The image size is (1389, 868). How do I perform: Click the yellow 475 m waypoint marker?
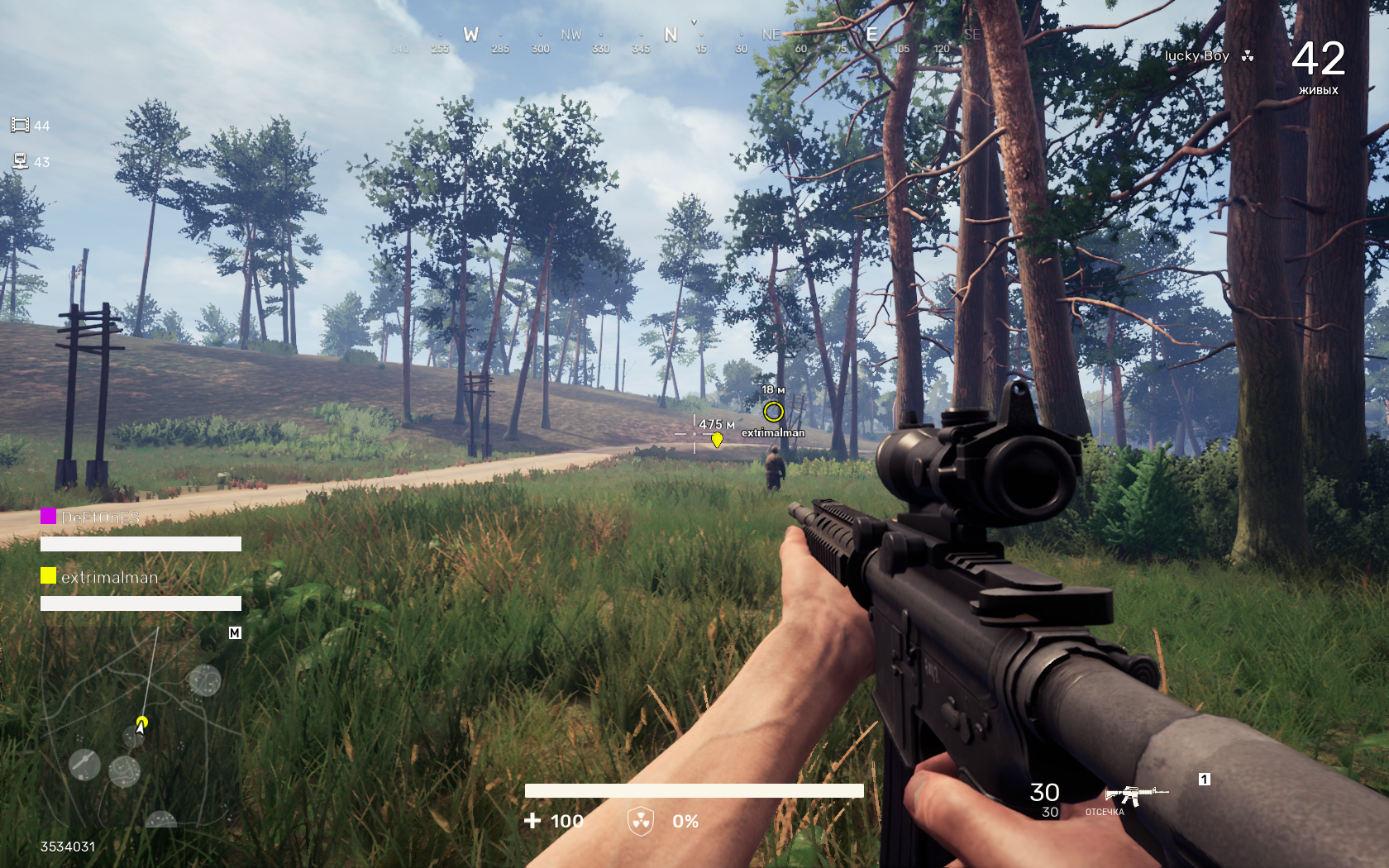(717, 440)
